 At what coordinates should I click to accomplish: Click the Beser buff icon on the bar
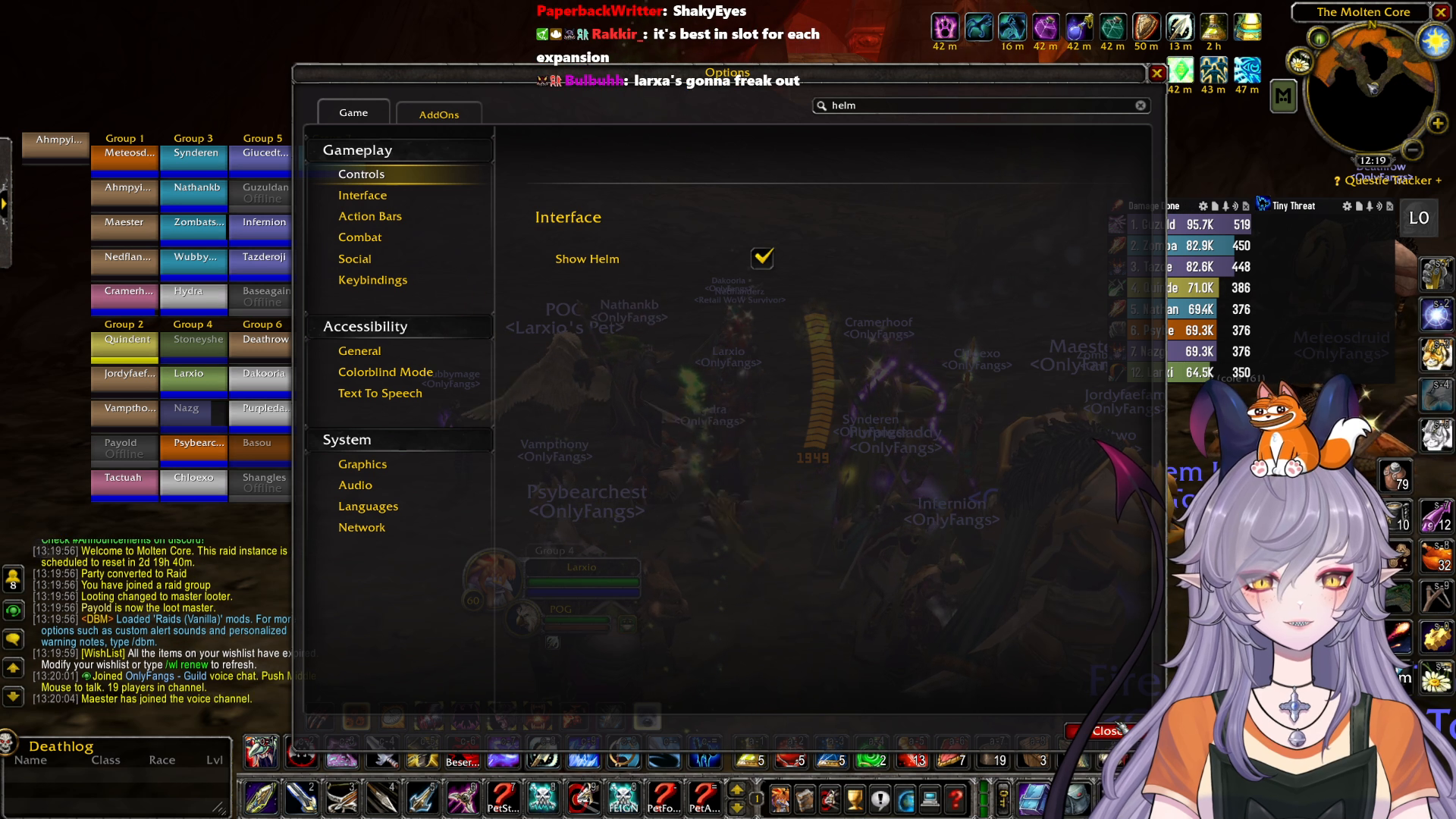coord(463,761)
